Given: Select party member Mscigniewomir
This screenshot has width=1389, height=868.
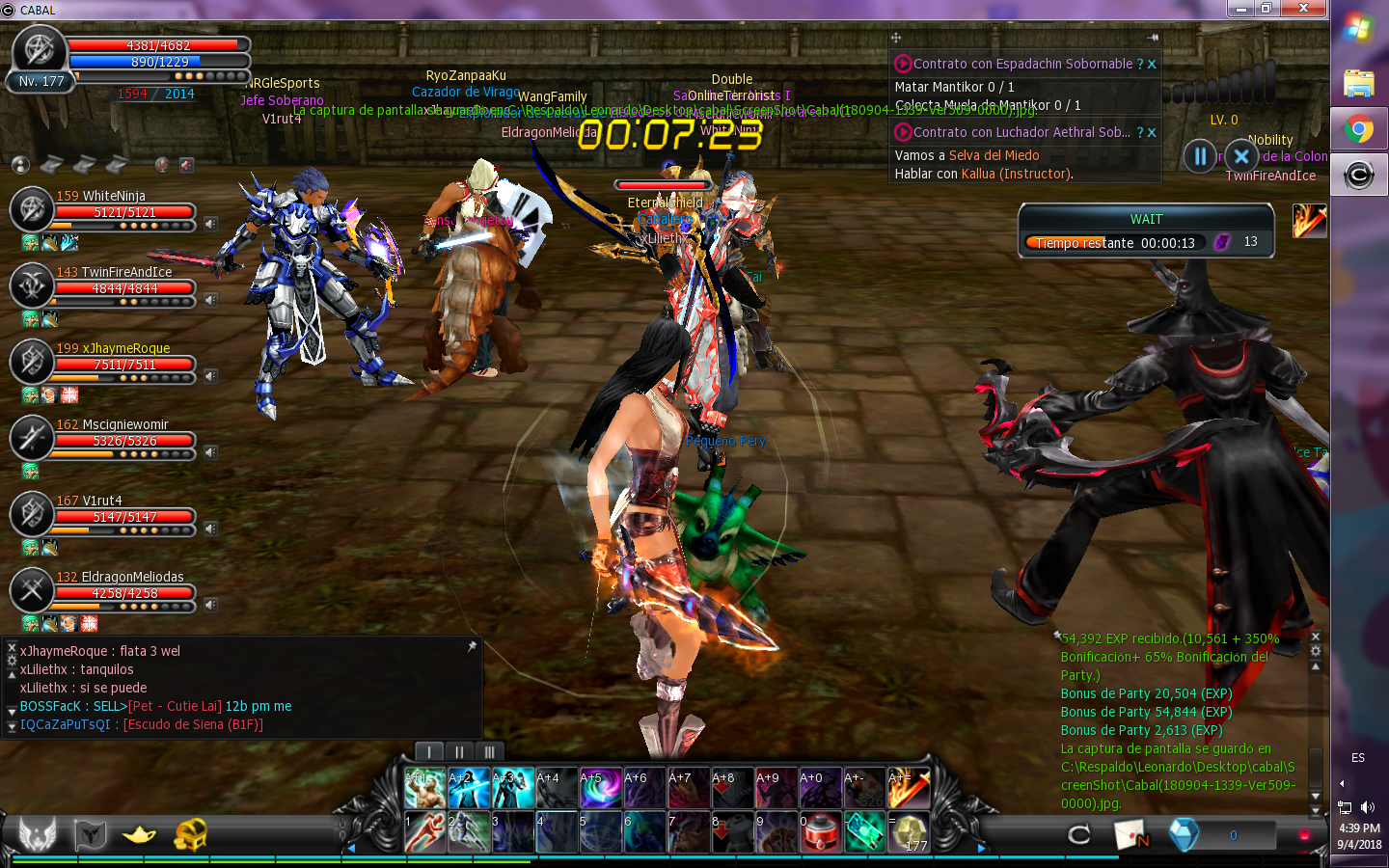Looking at the screenshot, I should [x=112, y=425].
